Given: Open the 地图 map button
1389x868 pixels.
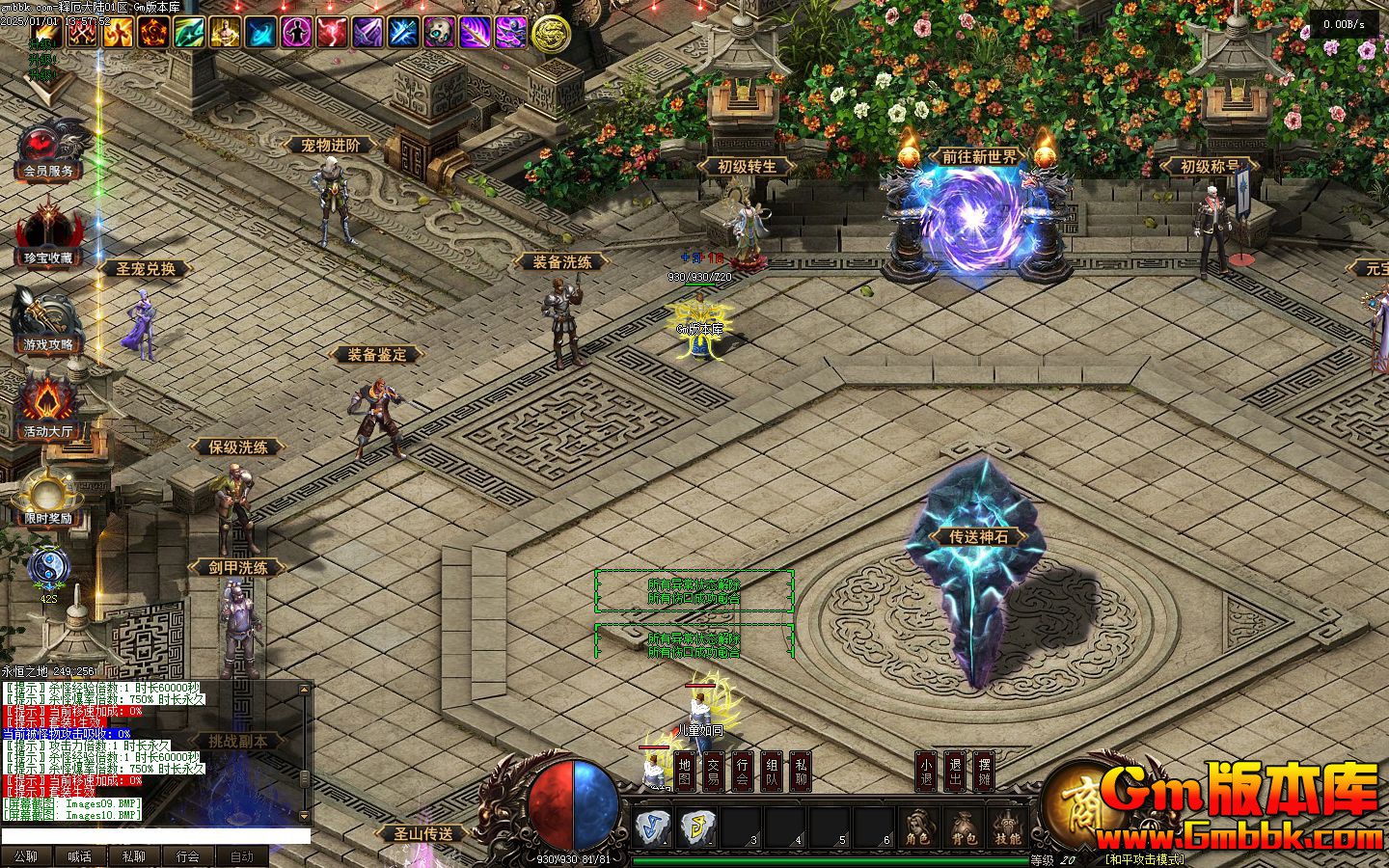Looking at the screenshot, I should pyautogui.click(x=684, y=771).
